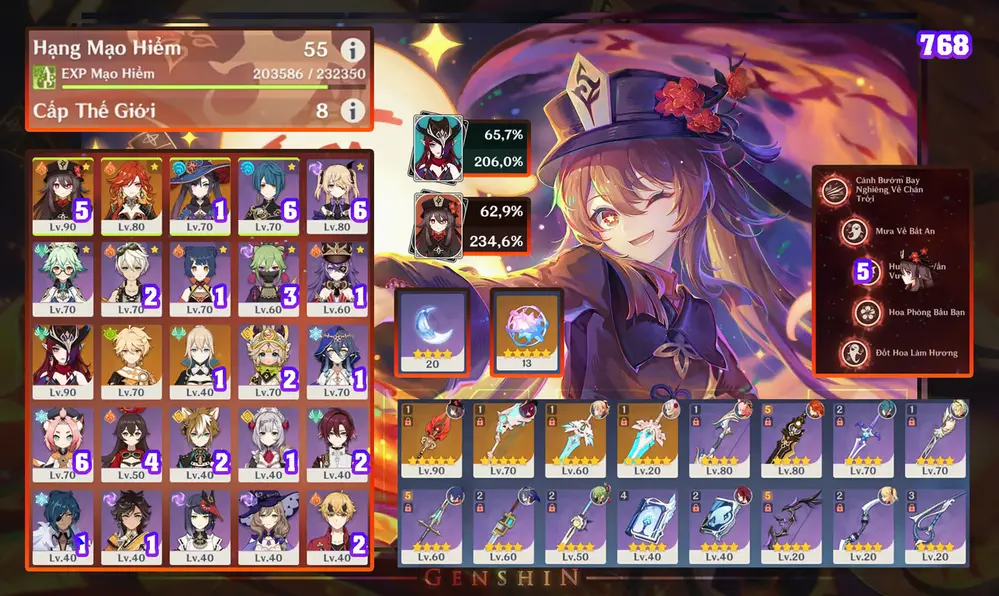
Task: Select the crescent moon item with count 20
Action: pyautogui.click(x=432, y=330)
